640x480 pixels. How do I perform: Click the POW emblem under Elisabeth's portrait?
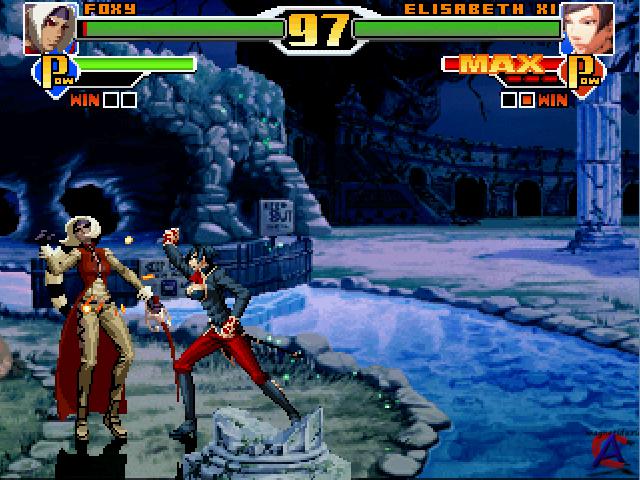583,72
